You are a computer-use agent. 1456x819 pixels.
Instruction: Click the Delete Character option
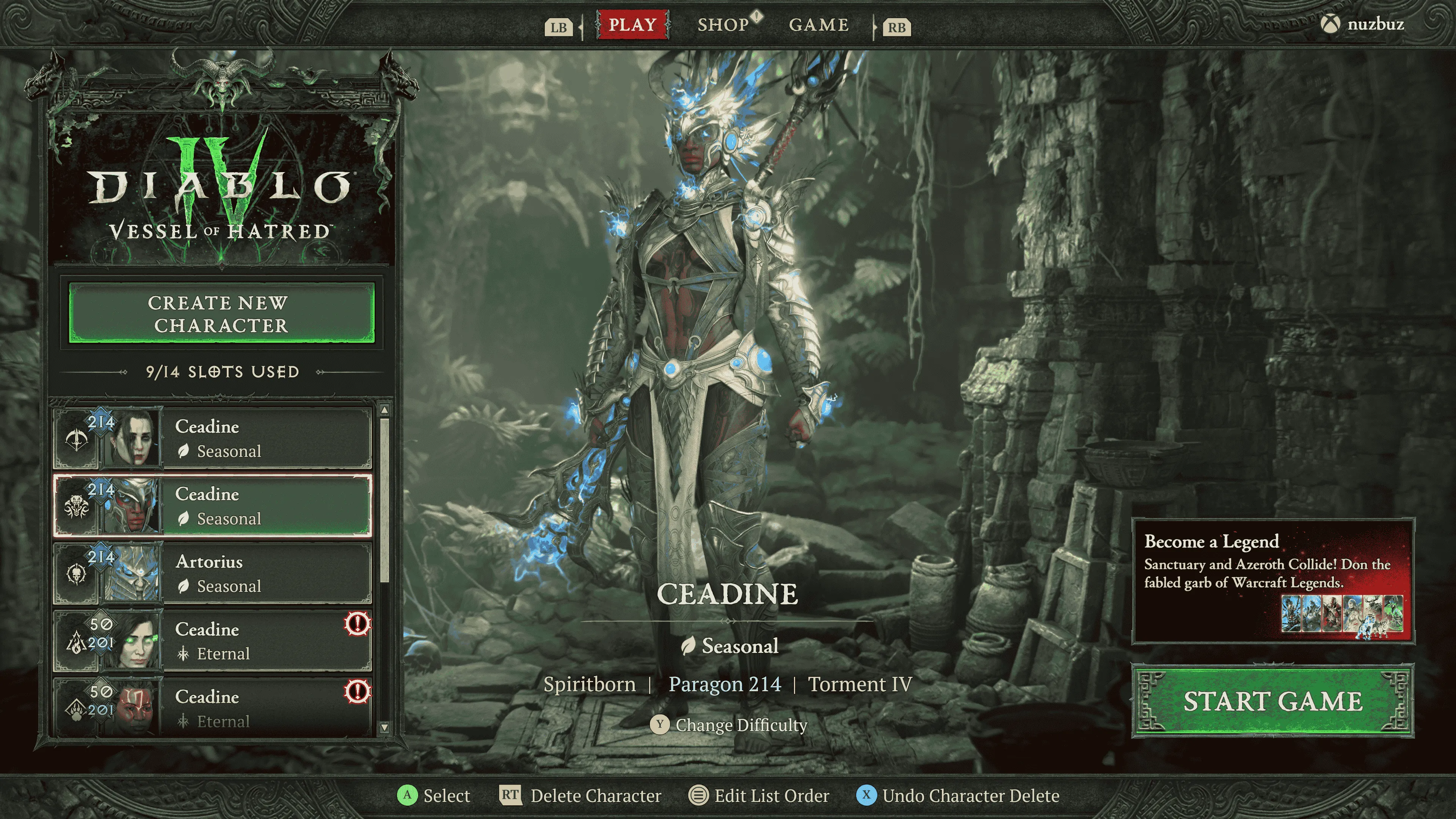coord(595,796)
